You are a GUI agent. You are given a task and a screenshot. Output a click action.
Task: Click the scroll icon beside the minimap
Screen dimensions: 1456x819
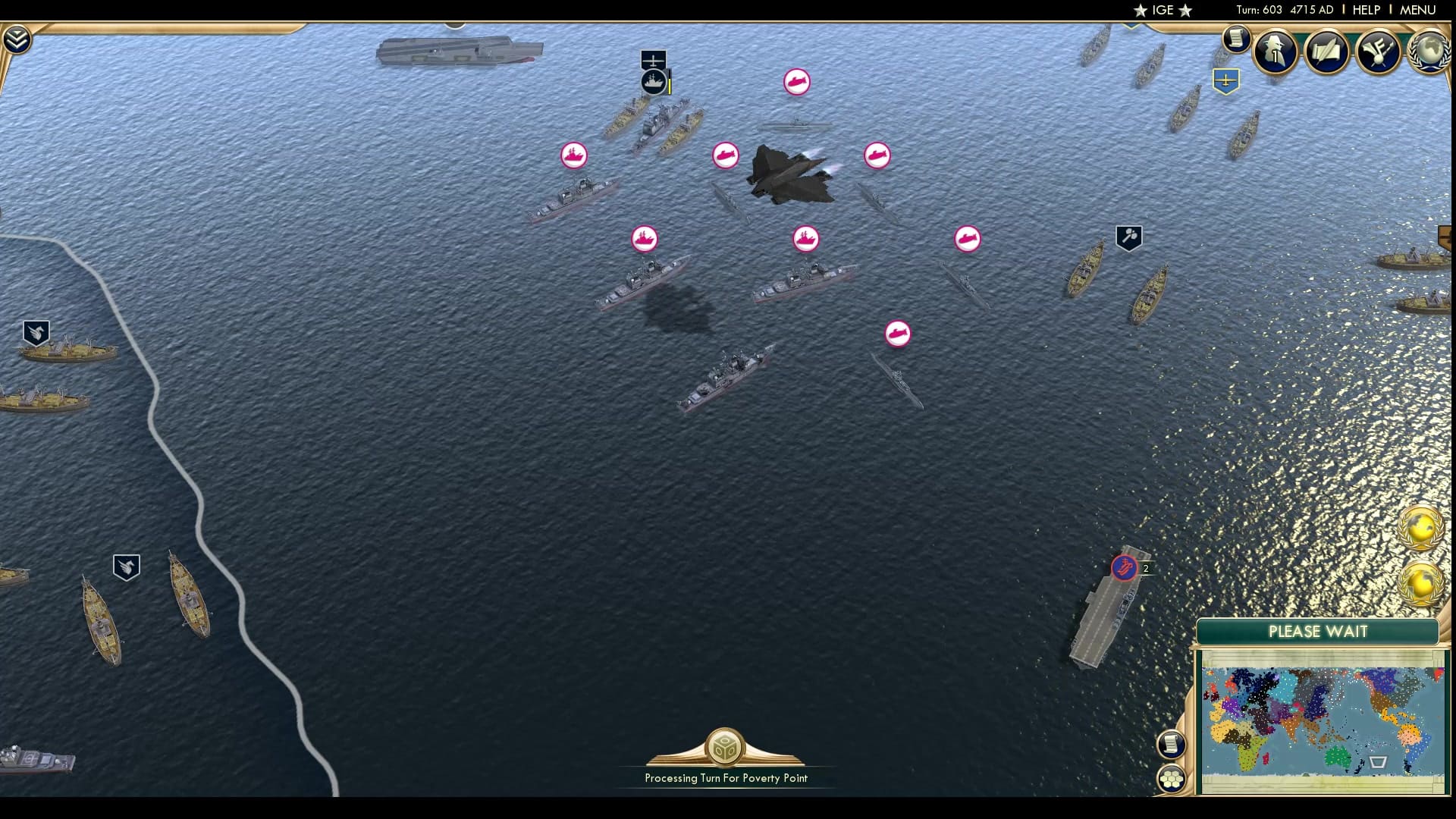[1172, 745]
